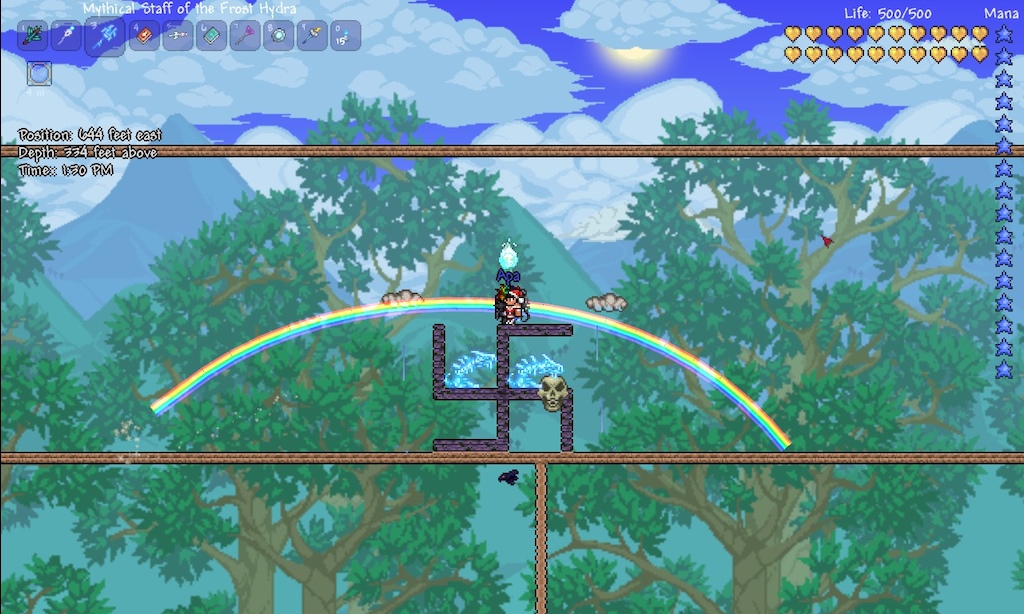Click the round blue buff icon under hotbar
Viewport: 1024px width, 614px height.
(x=39, y=73)
